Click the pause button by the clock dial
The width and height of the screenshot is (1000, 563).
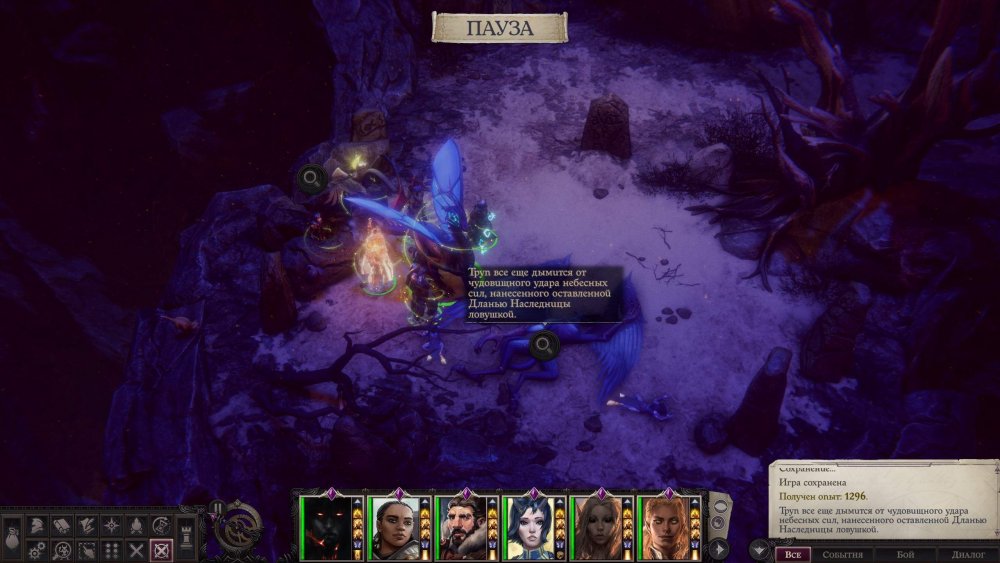point(216,507)
